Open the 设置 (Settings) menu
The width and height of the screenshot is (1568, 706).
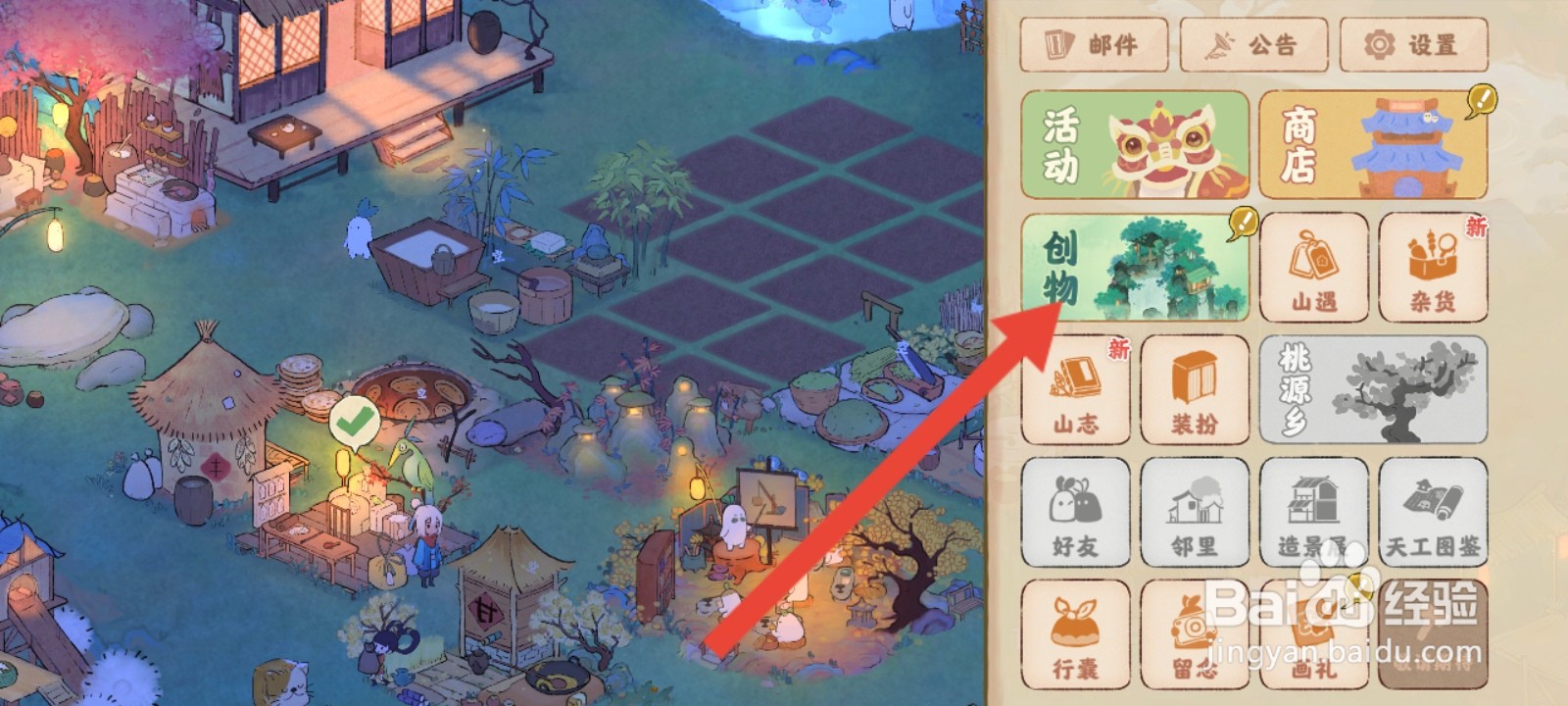[x=1415, y=44]
